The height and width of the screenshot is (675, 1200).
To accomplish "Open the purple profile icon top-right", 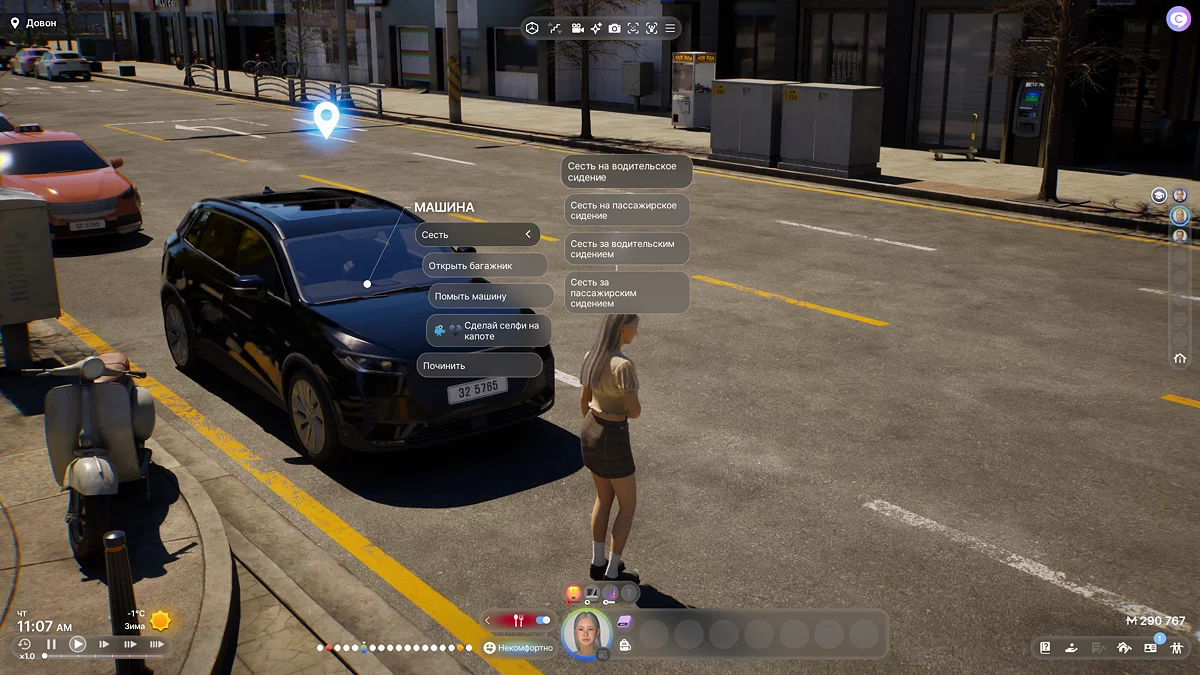I will (x=1177, y=19).
